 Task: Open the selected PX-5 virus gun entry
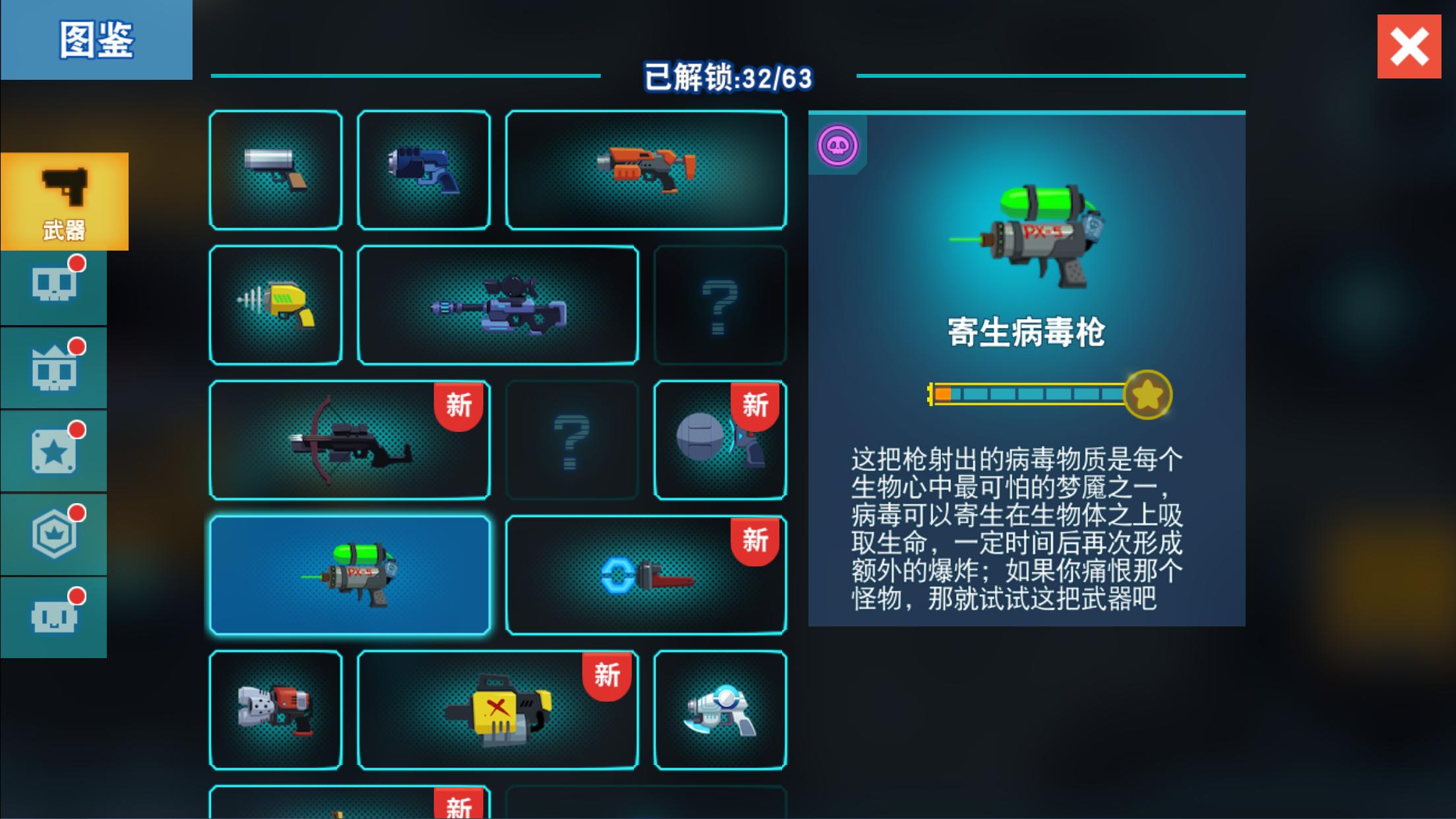coord(349,574)
